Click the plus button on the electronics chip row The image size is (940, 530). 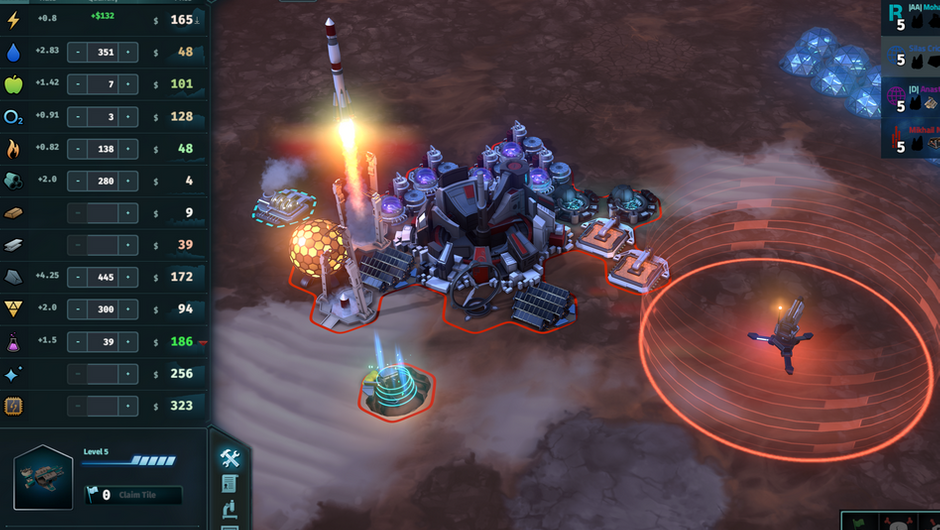[128, 406]
